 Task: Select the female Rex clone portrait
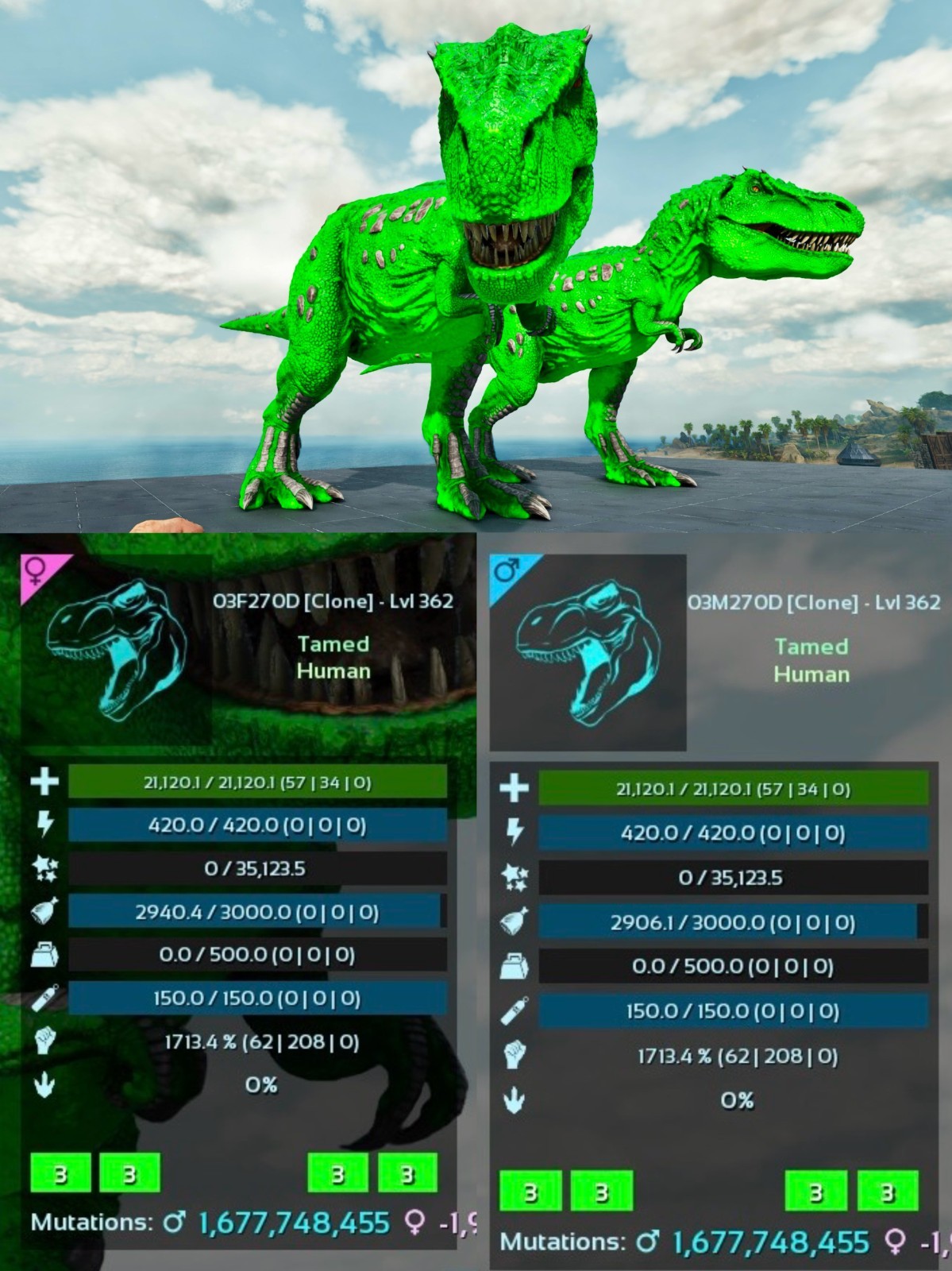(x=117, y=649)
